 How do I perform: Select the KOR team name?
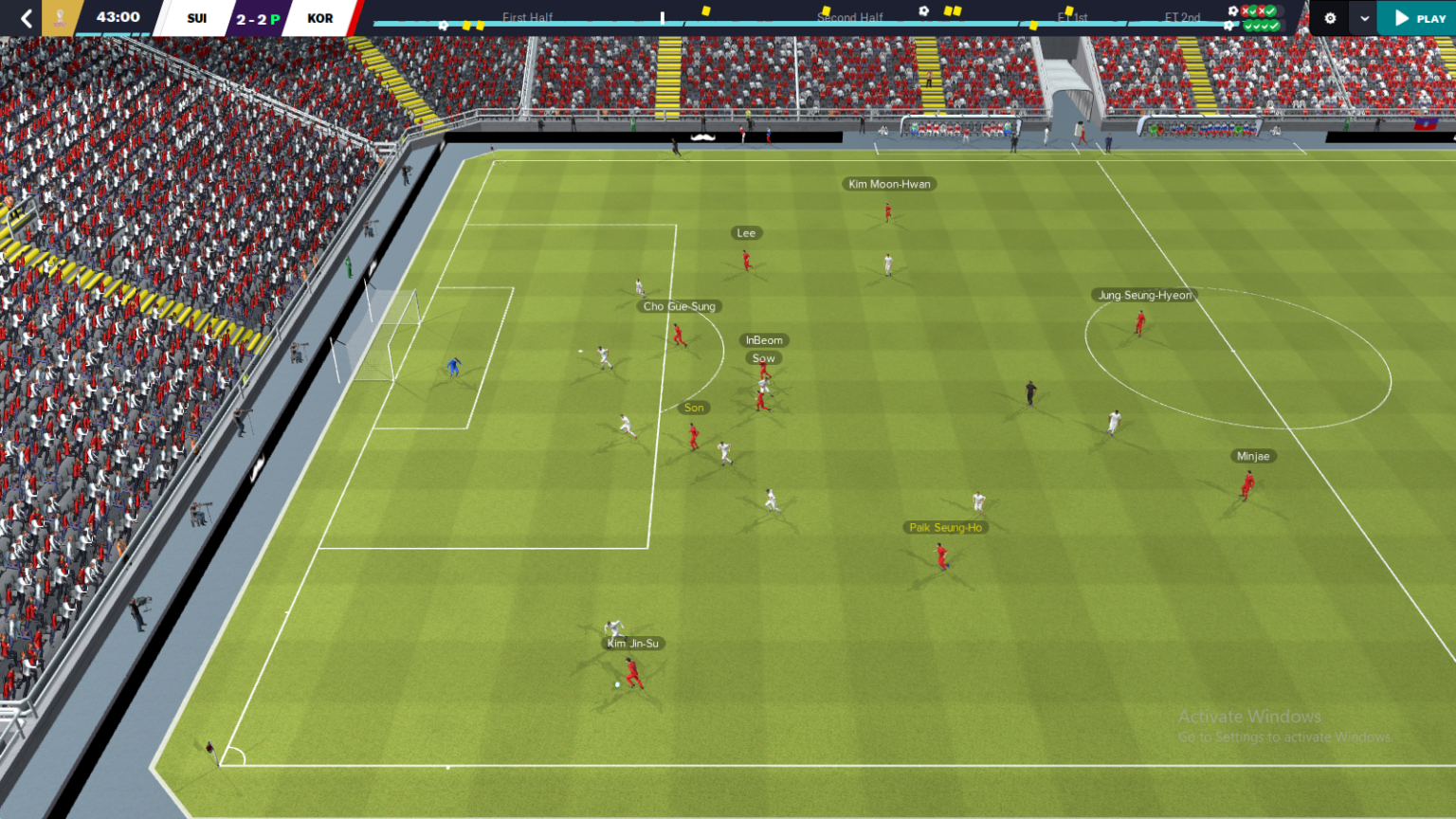(x=320, y=16)
